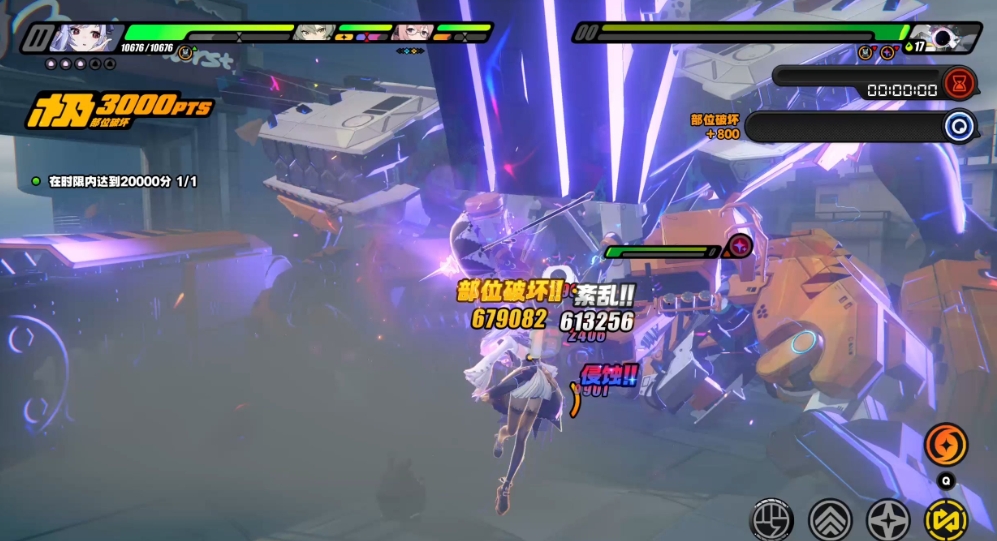Tap the yellow character switch button

coord(945,519)
